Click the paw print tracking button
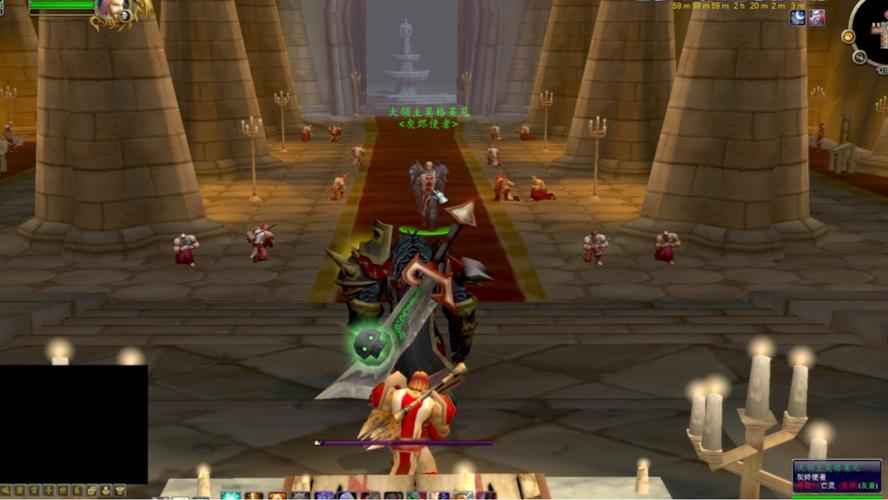888x500 pixels. tap(848, 37)
